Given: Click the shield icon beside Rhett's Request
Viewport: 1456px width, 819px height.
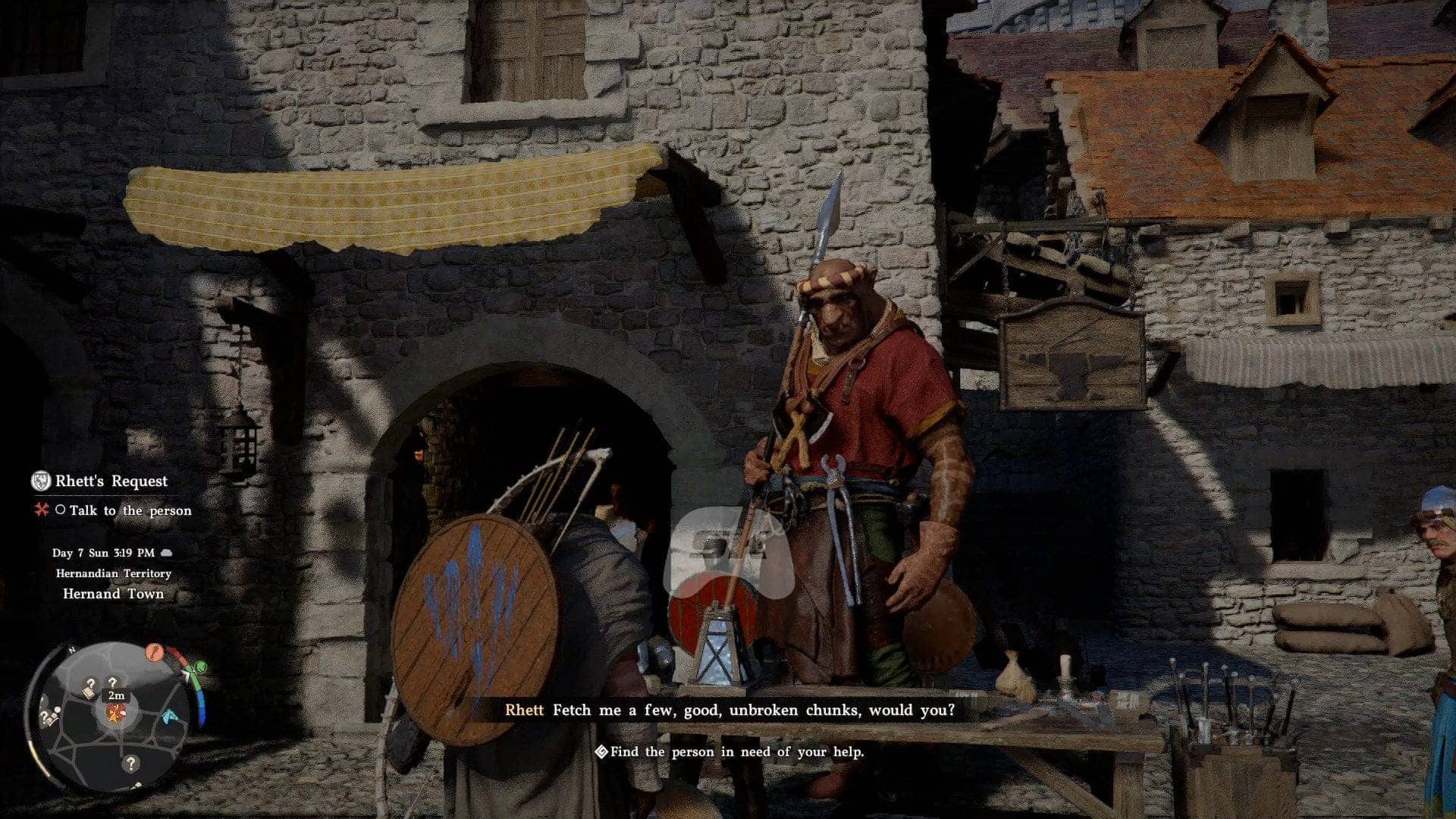Looking at the screenshot, I should click(40, 481).
